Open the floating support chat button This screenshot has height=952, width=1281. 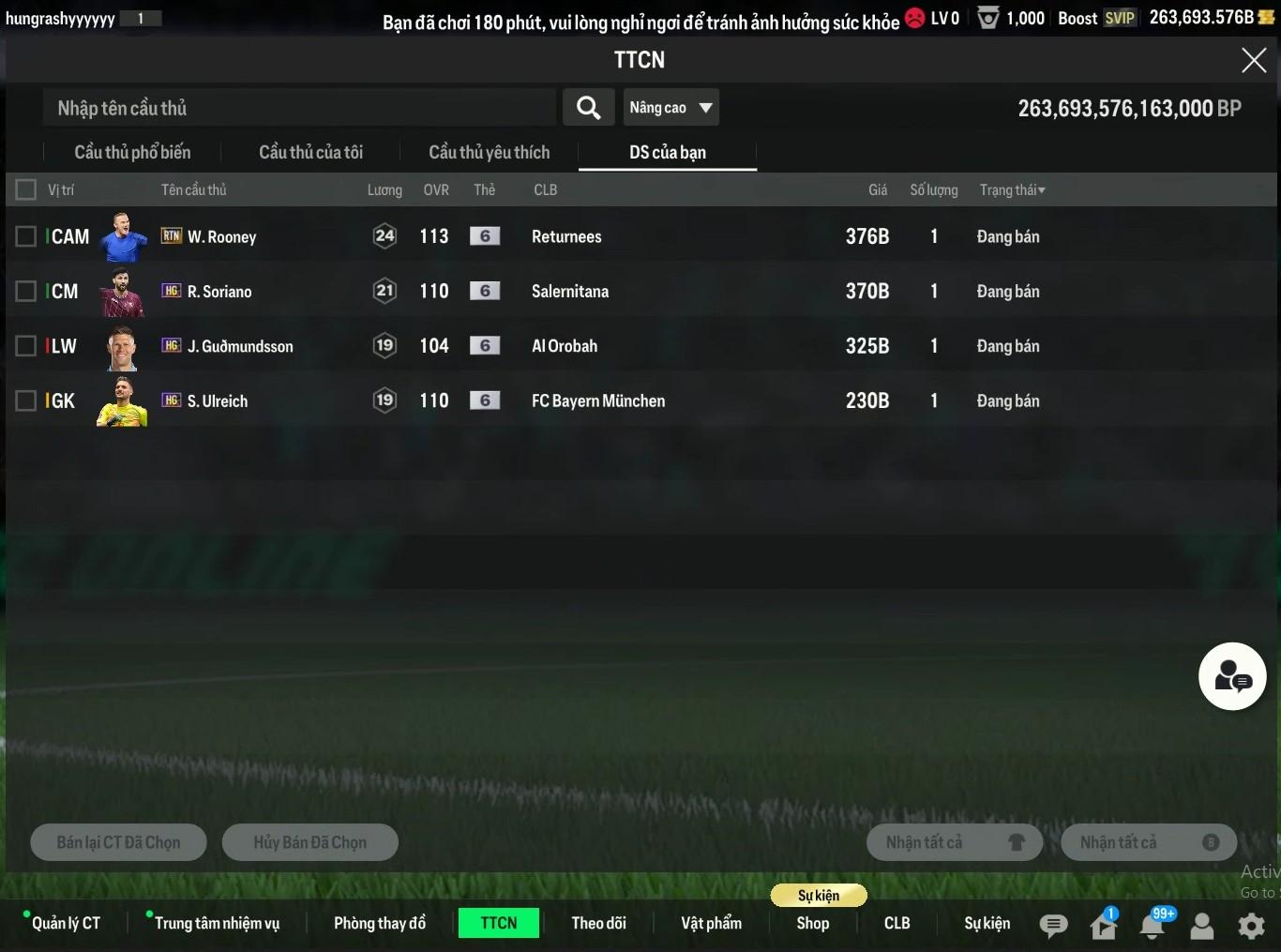[1232, 676]
